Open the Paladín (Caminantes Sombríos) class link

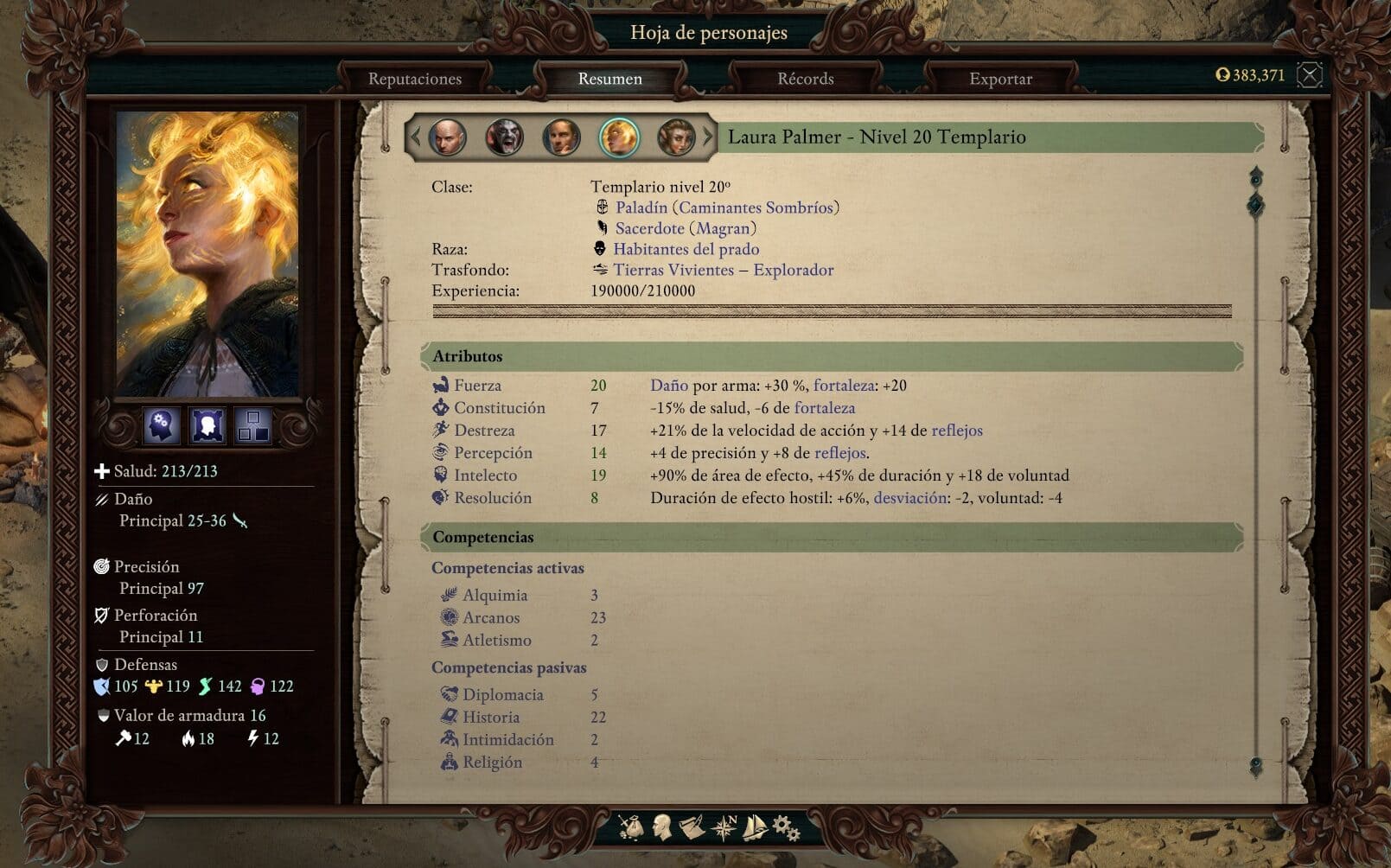point(727,207)
